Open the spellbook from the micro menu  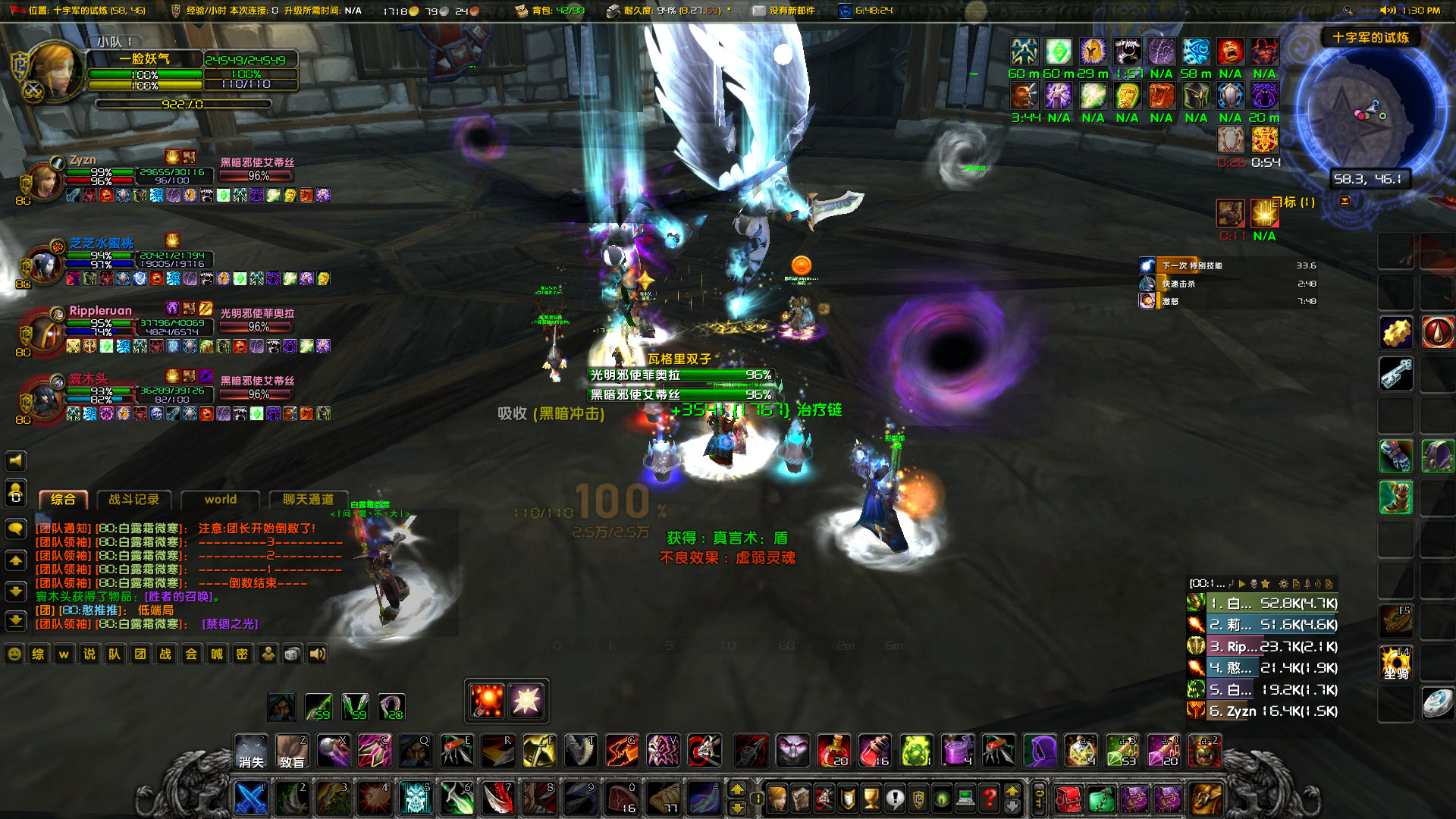(x=799, y=798)
